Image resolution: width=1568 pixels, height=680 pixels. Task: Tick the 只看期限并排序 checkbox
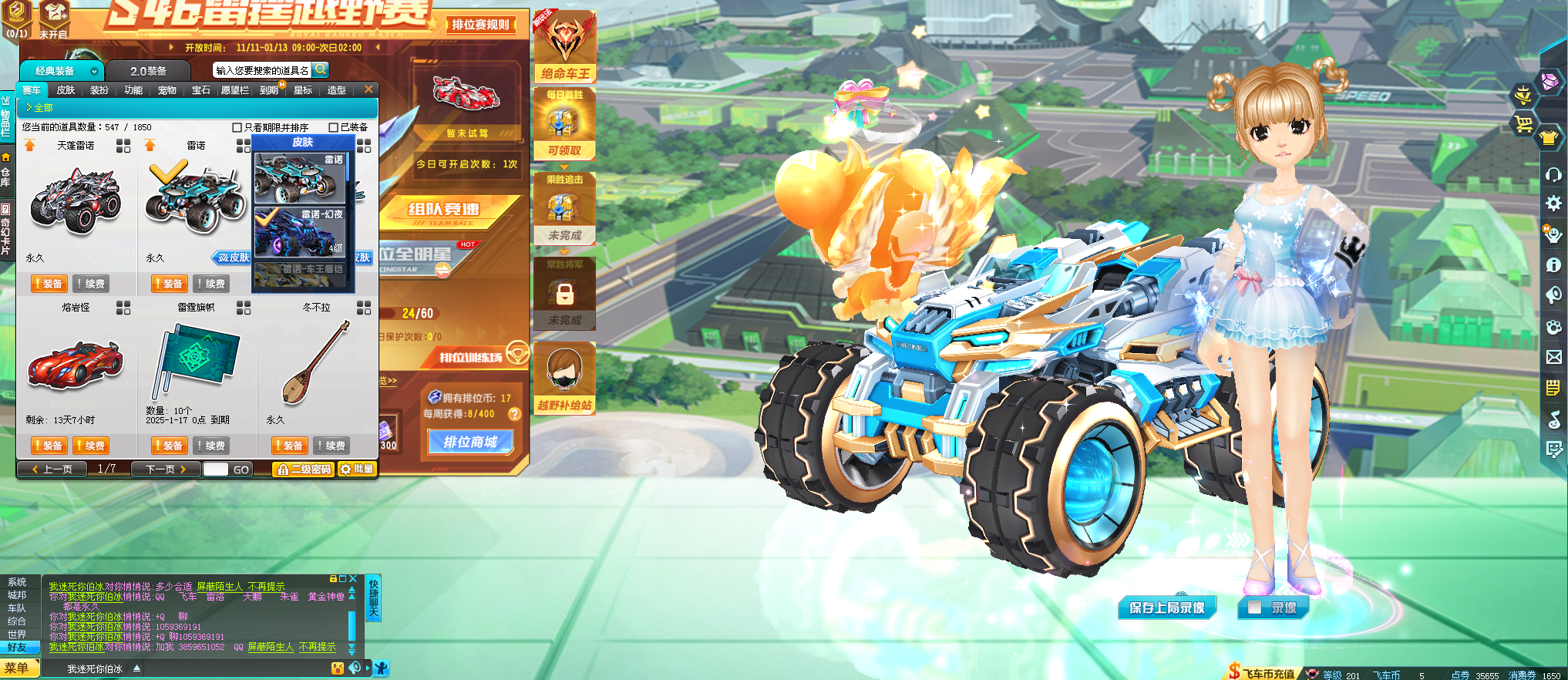click(237, 127)
